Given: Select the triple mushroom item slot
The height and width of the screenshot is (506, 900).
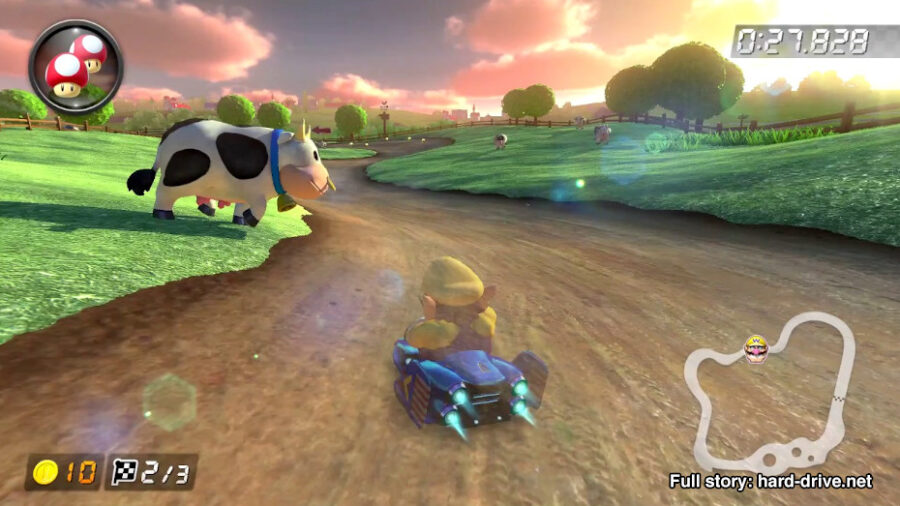Looking at the screenshot, I should pyautogui.click(x=75, y=66).
